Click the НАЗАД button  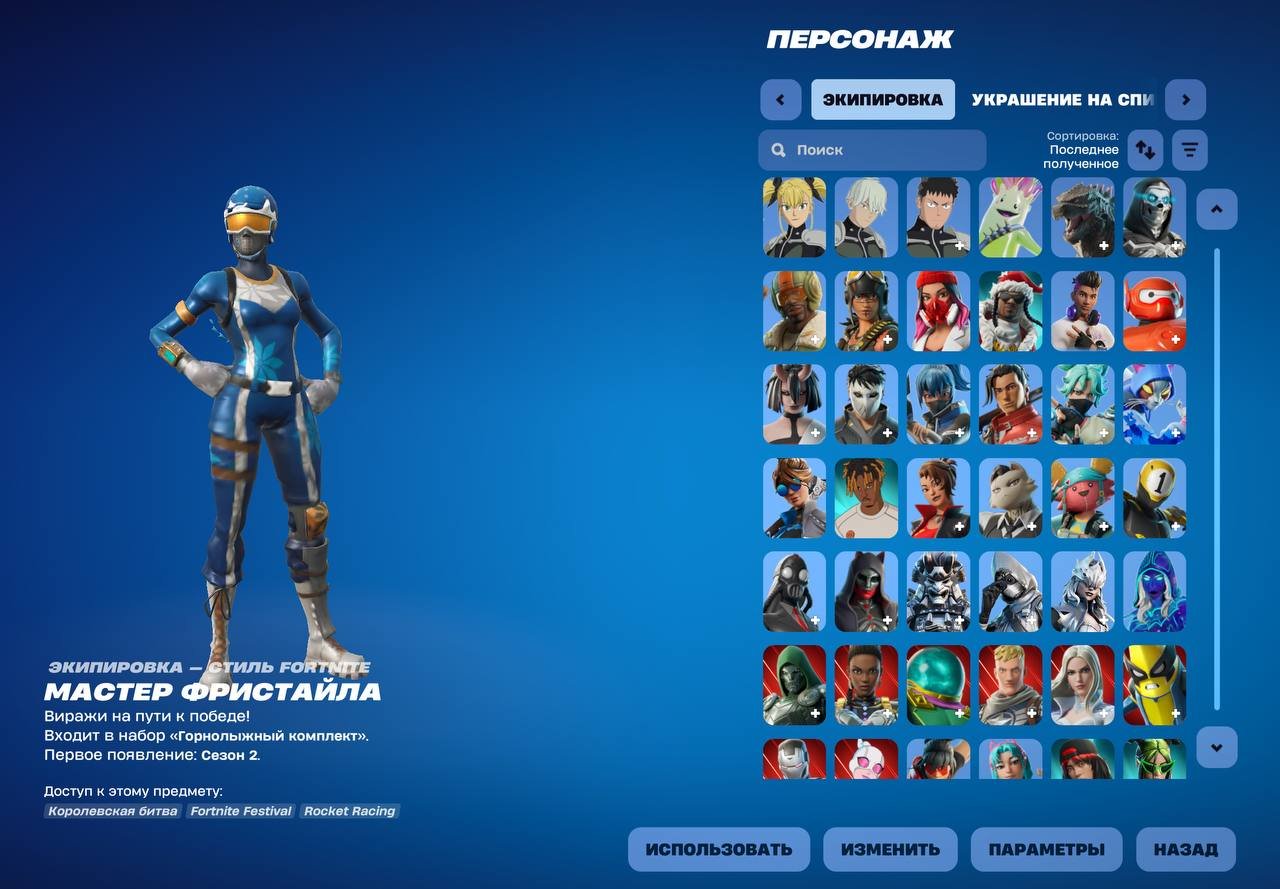tap(1183, 849)
